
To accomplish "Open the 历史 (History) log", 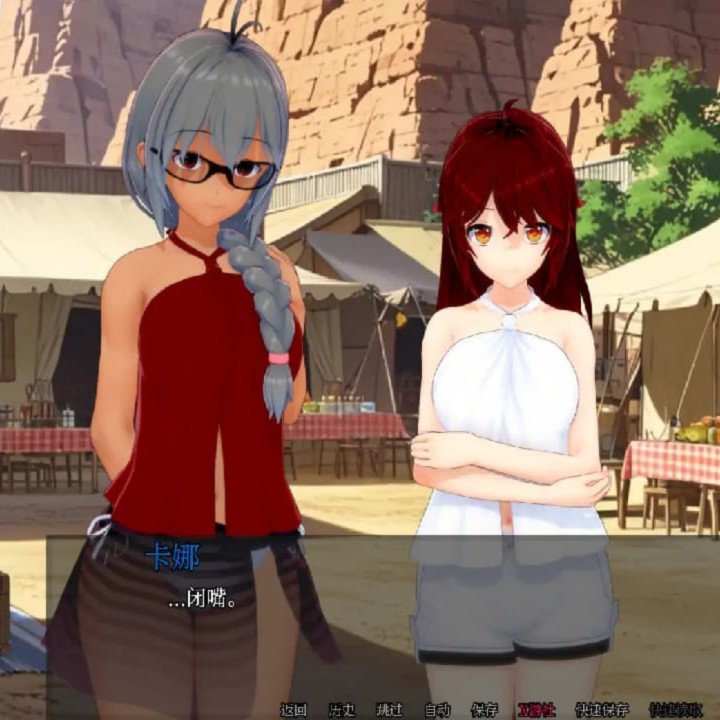I will (x=341, y=710).
